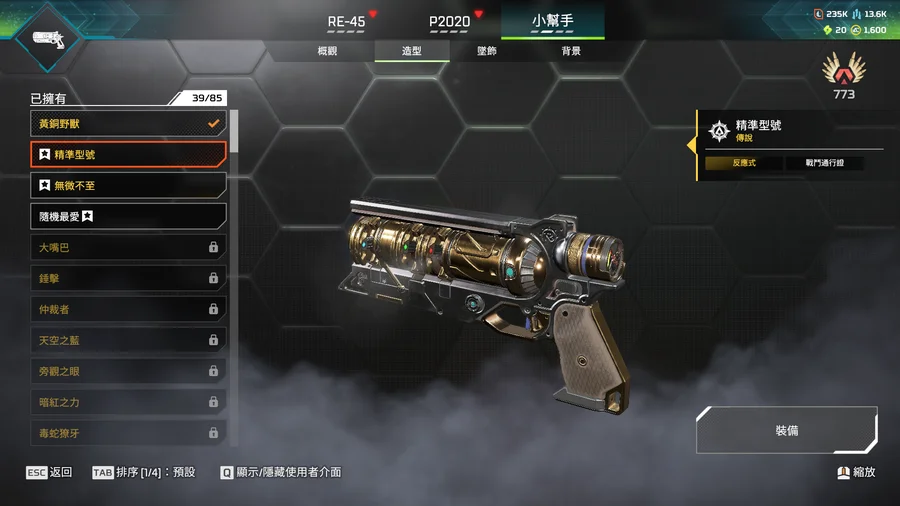
Task: Choose the 精準型號 skin entry
Action: click(128, 155)
